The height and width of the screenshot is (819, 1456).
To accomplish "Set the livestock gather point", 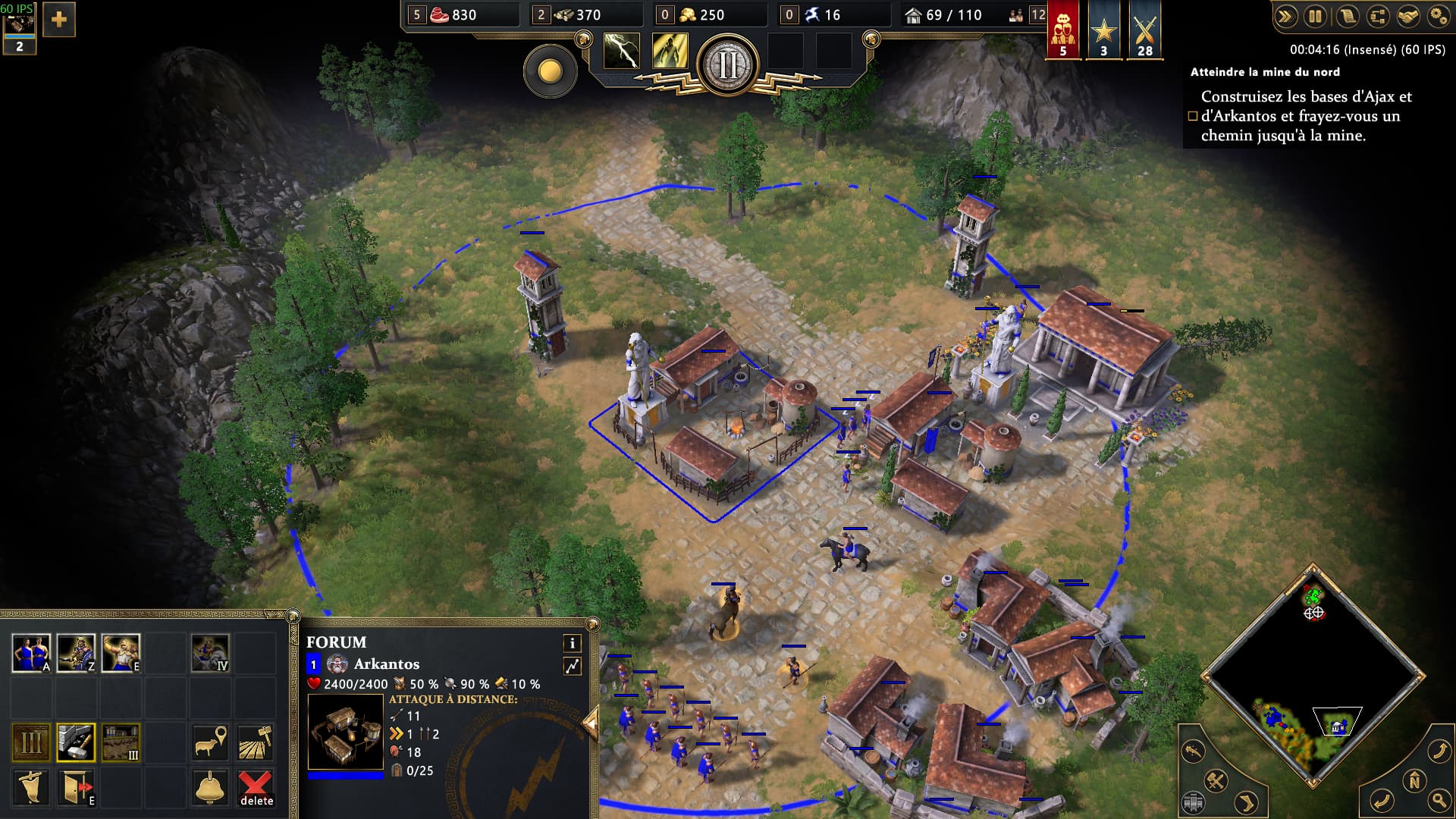I will 210,742.
